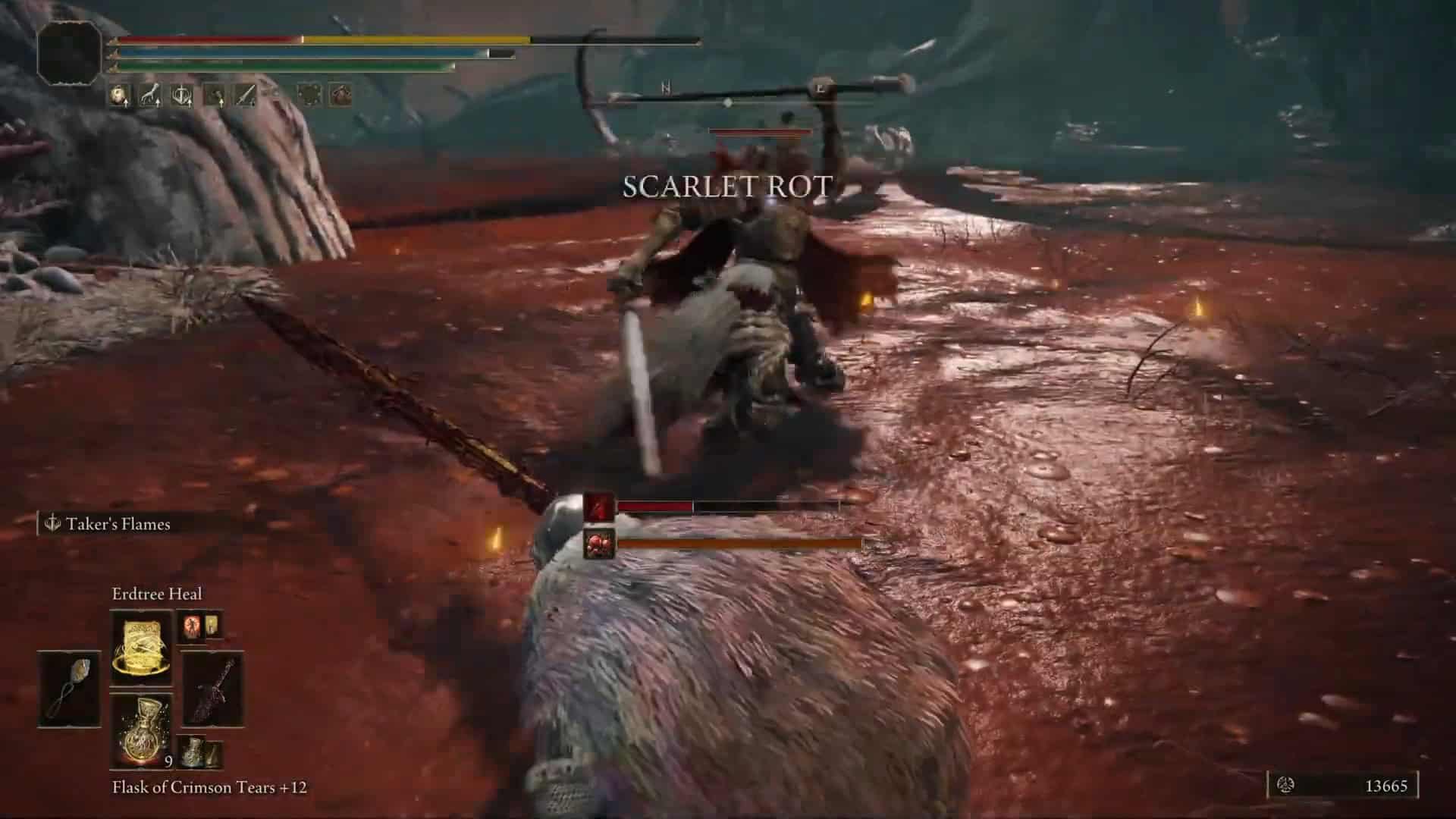Select the Erdtree Heal incantation slot
Viewport: 1456px width, 819px height.
[141, 648]
